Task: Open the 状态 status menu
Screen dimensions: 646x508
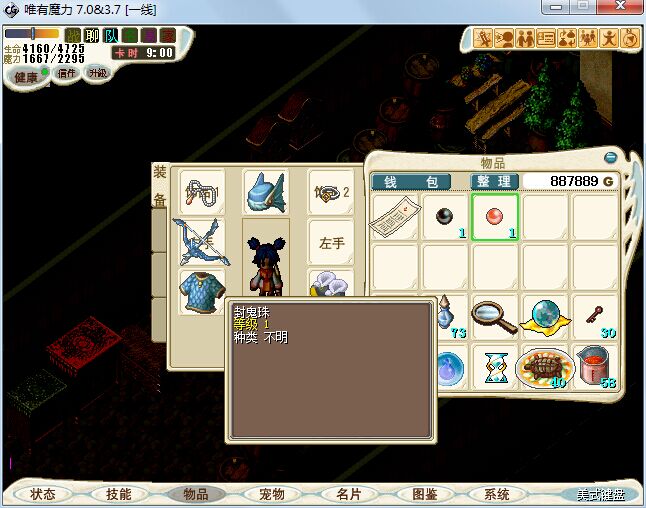Action: point(43,494)
